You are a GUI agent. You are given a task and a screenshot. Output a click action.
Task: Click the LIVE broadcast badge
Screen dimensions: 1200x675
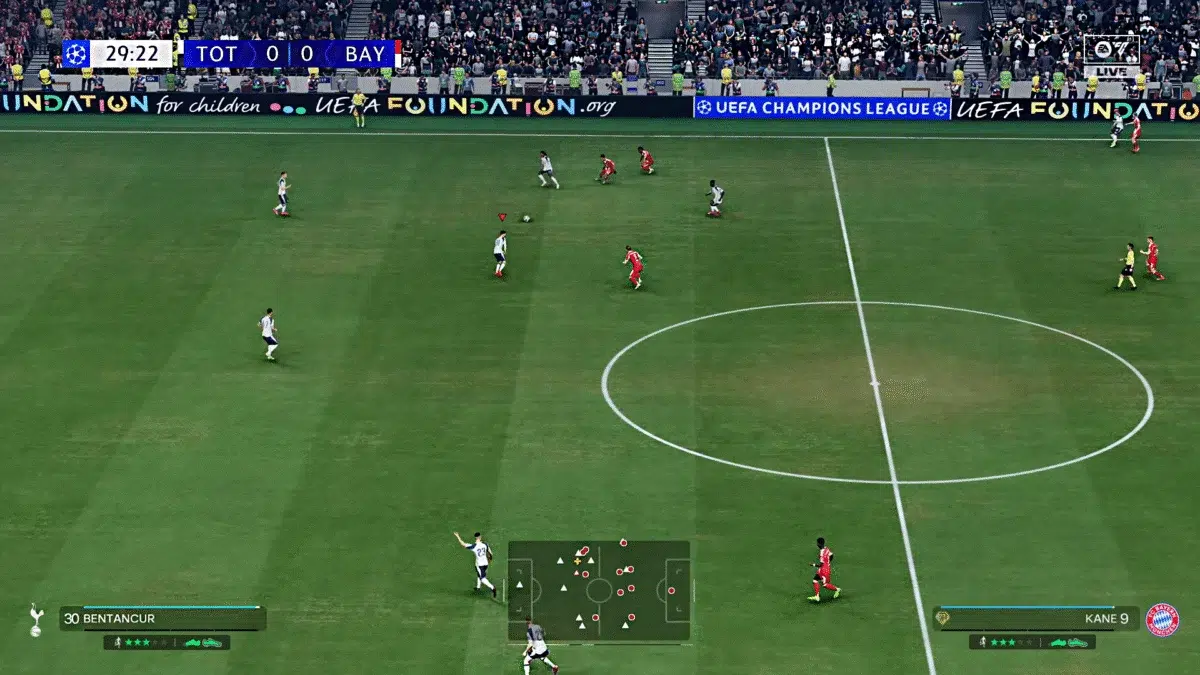tap(1111, 57)
